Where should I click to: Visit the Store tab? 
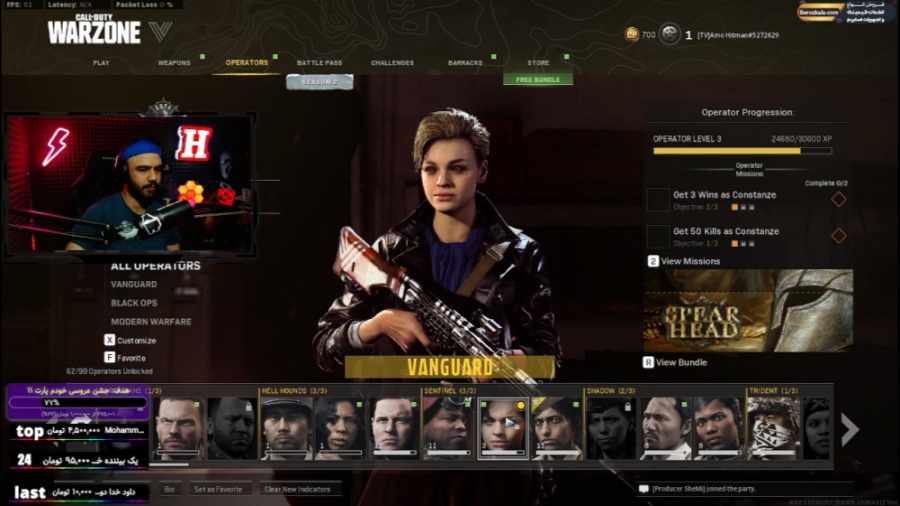pos(538,63)
